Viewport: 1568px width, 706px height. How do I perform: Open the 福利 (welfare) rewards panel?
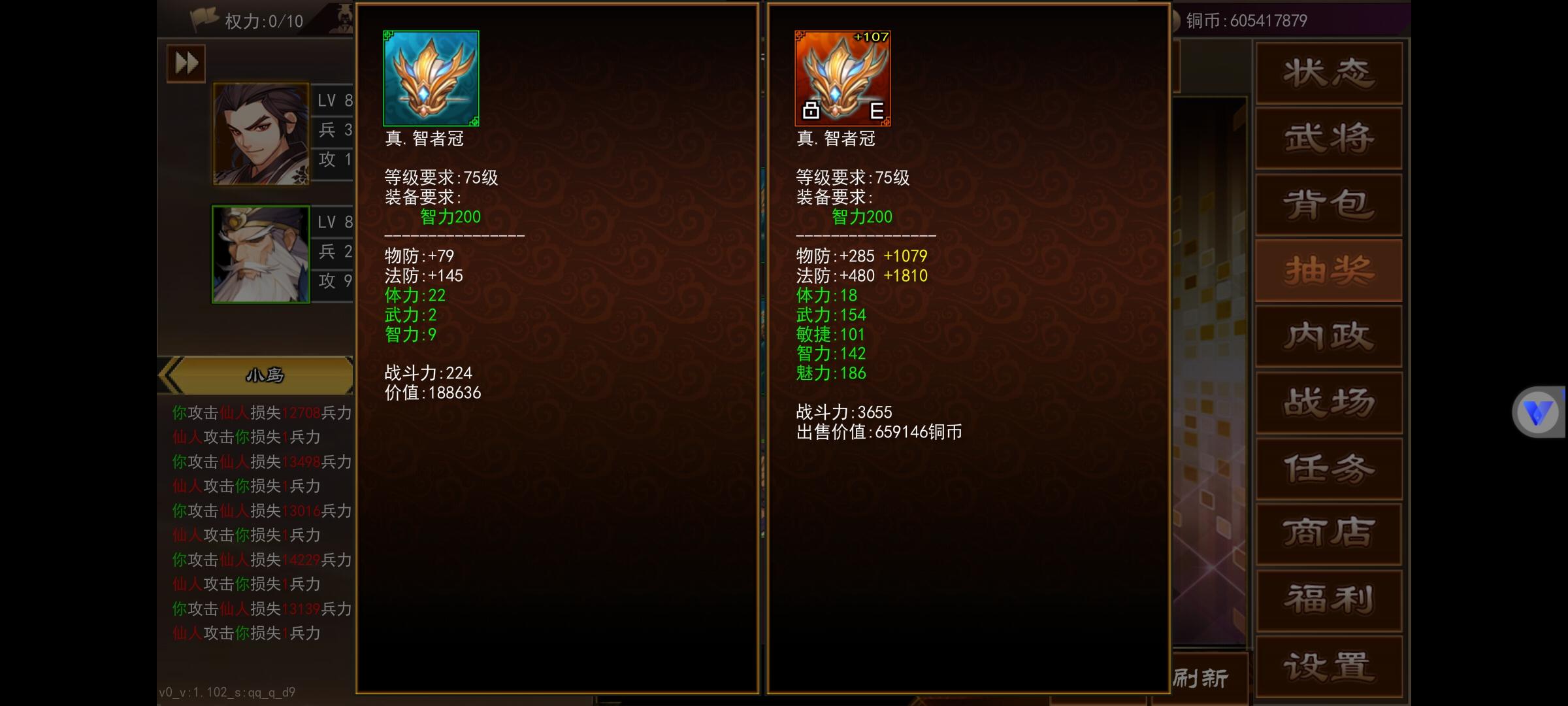pos(1328,598)
